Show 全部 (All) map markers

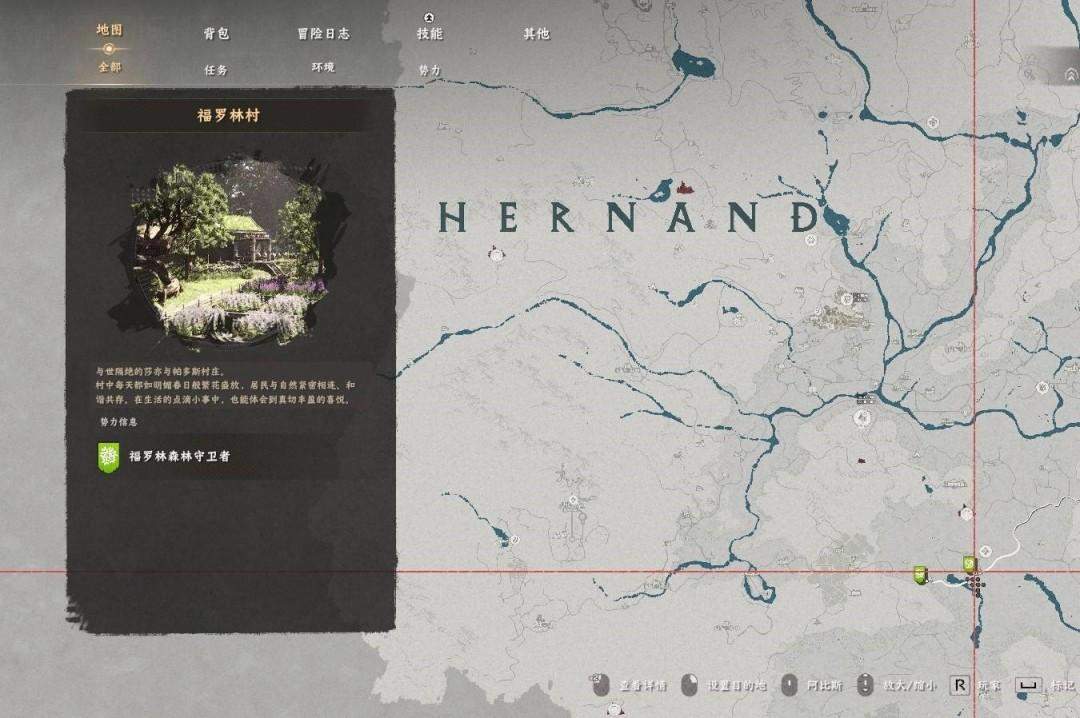[109, 67]
